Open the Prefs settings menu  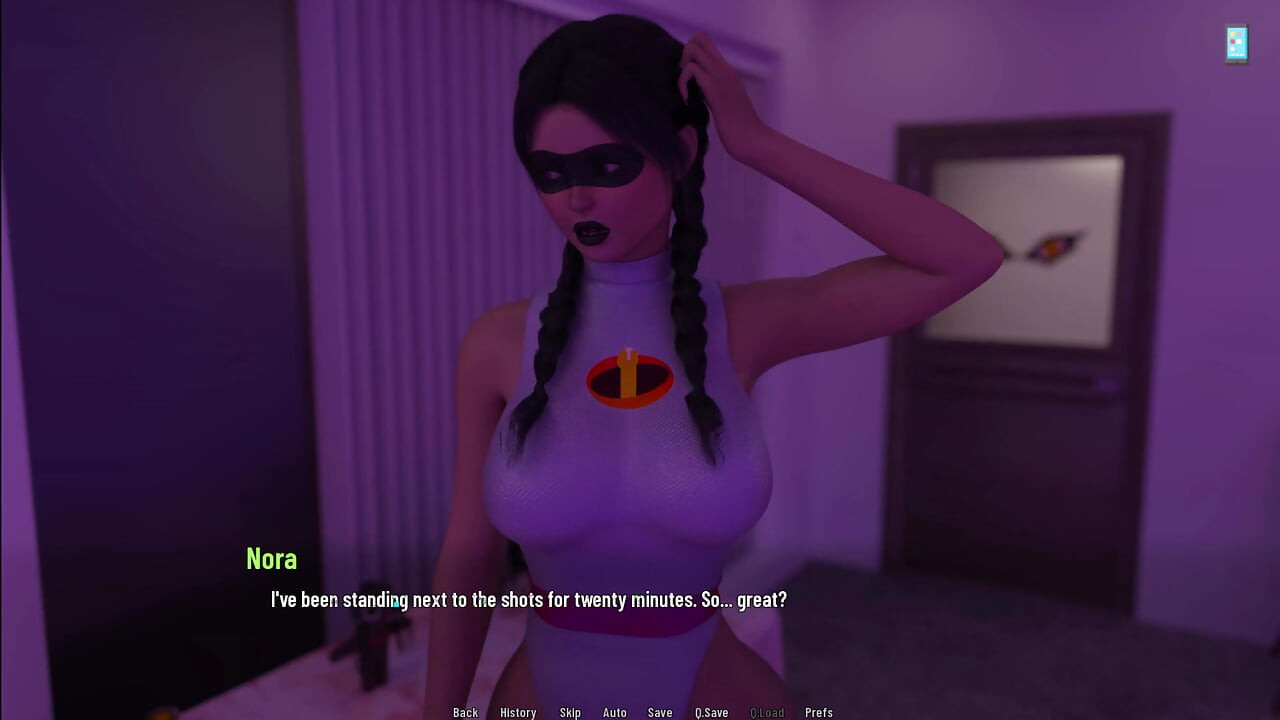819,712
